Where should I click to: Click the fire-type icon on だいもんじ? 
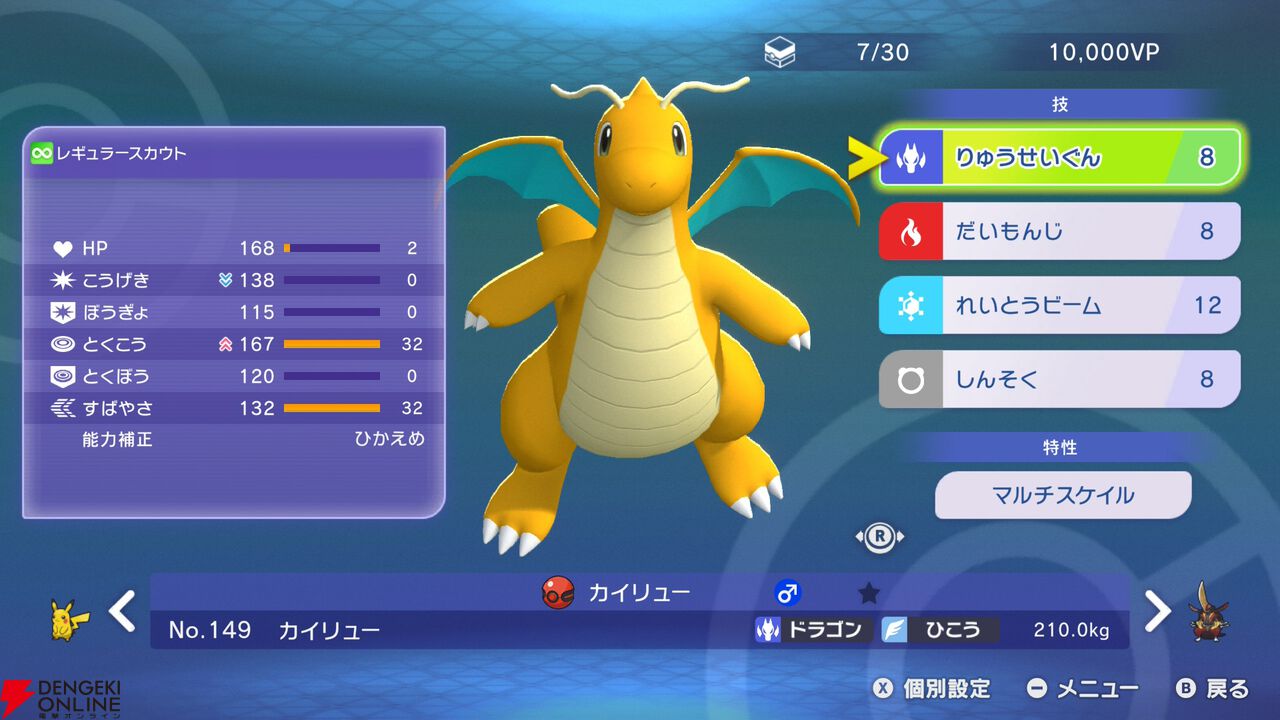point(913,231)
